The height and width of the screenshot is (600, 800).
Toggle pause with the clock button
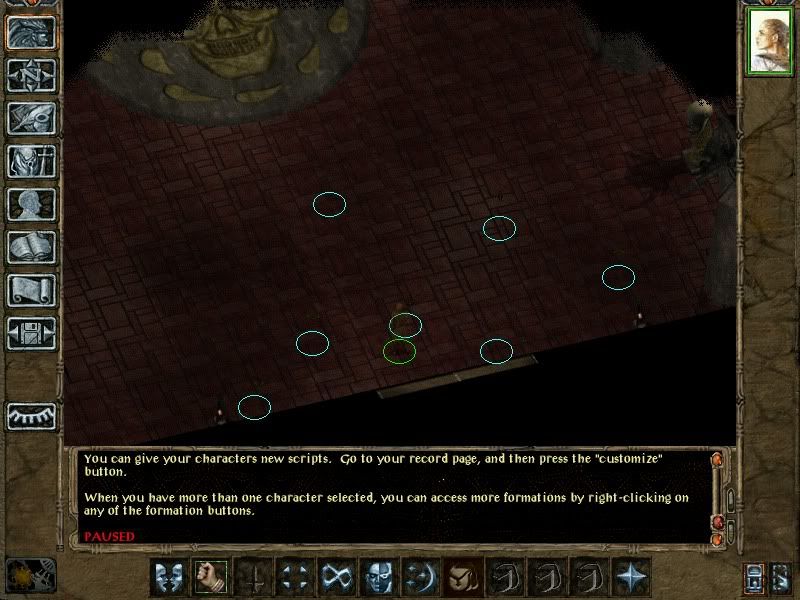(29, 574)
